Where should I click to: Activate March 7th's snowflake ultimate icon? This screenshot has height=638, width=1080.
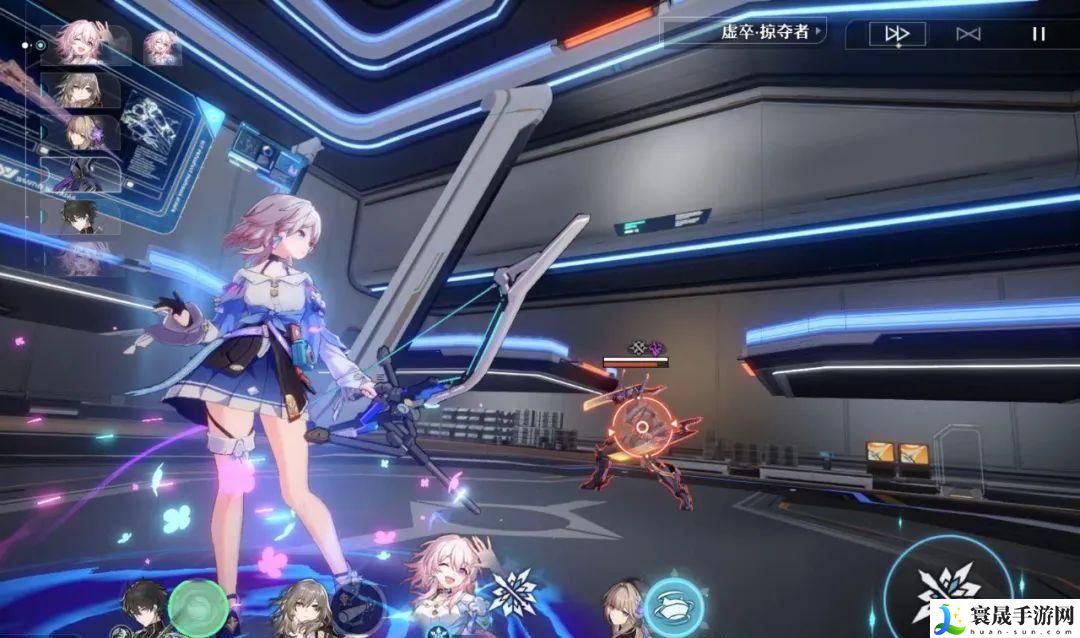point(513,592)
